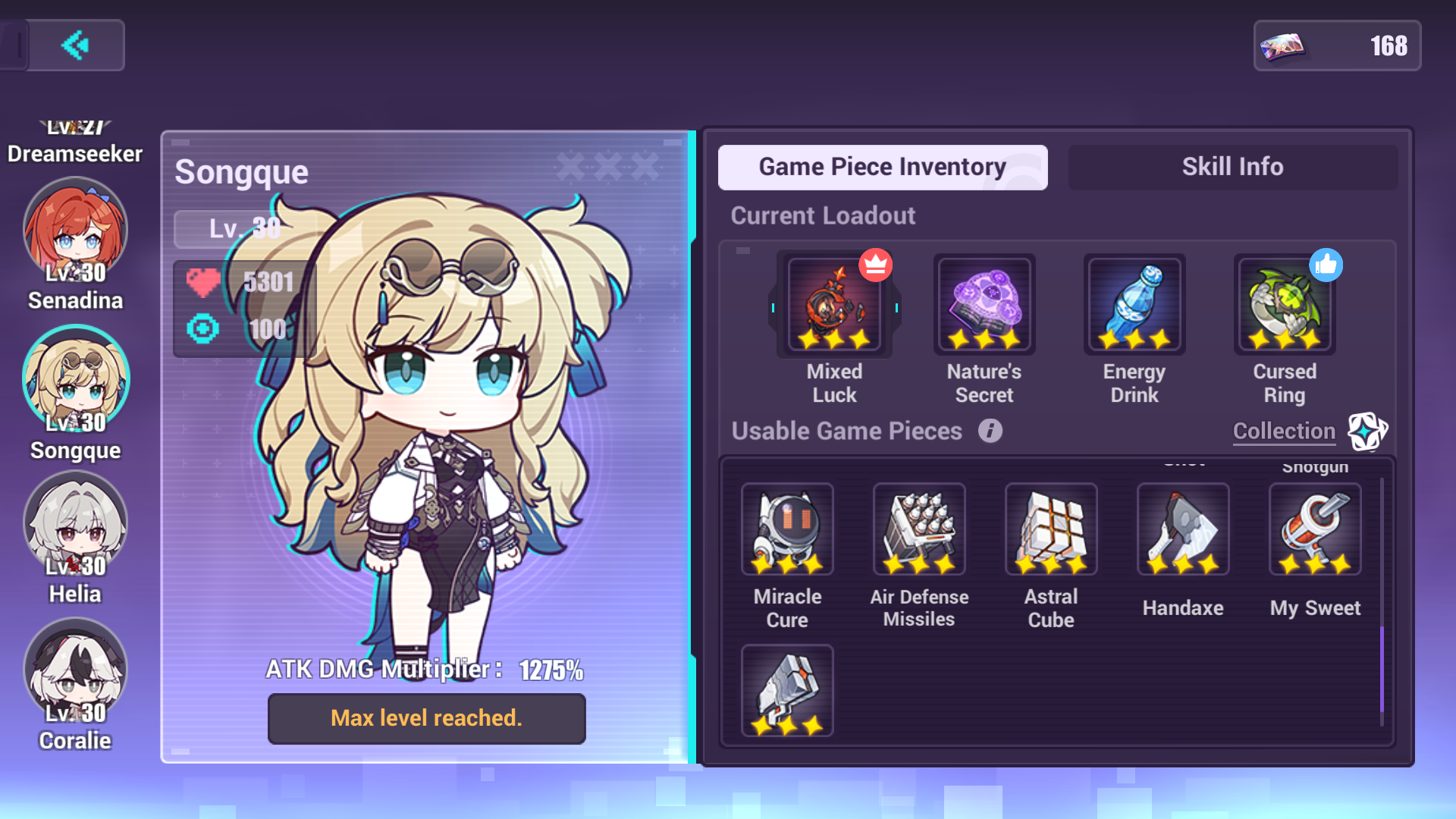This screenshot has width=1456, height=819.
Task: Select the Energy Drink loadout slot
Action: point(1134,303)
